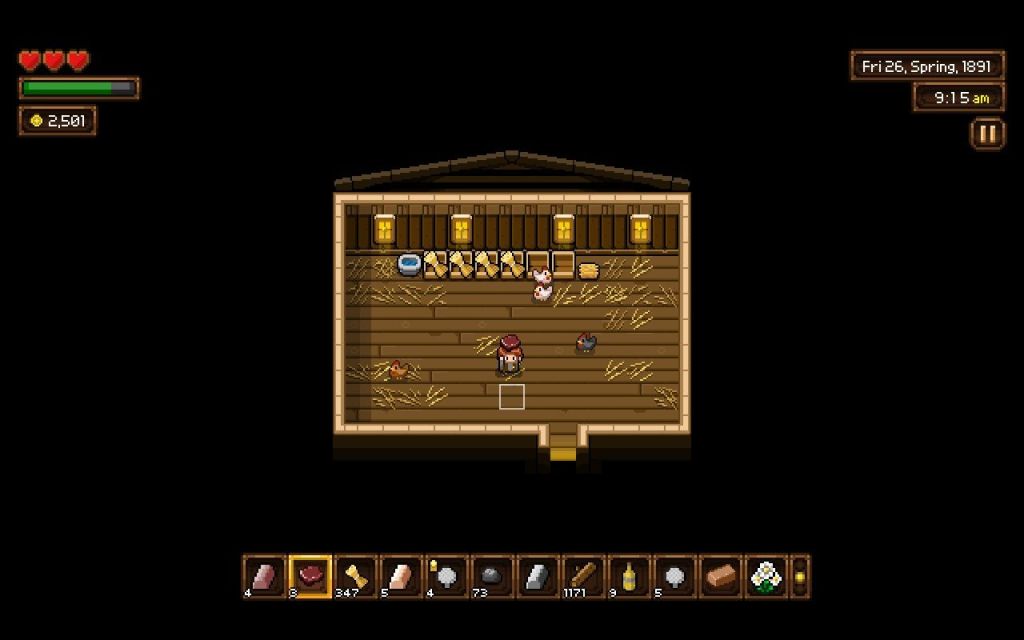1024x640 pixels.
Task: Select the copper ingot stack of 5
Action: (x=402, y=576)
